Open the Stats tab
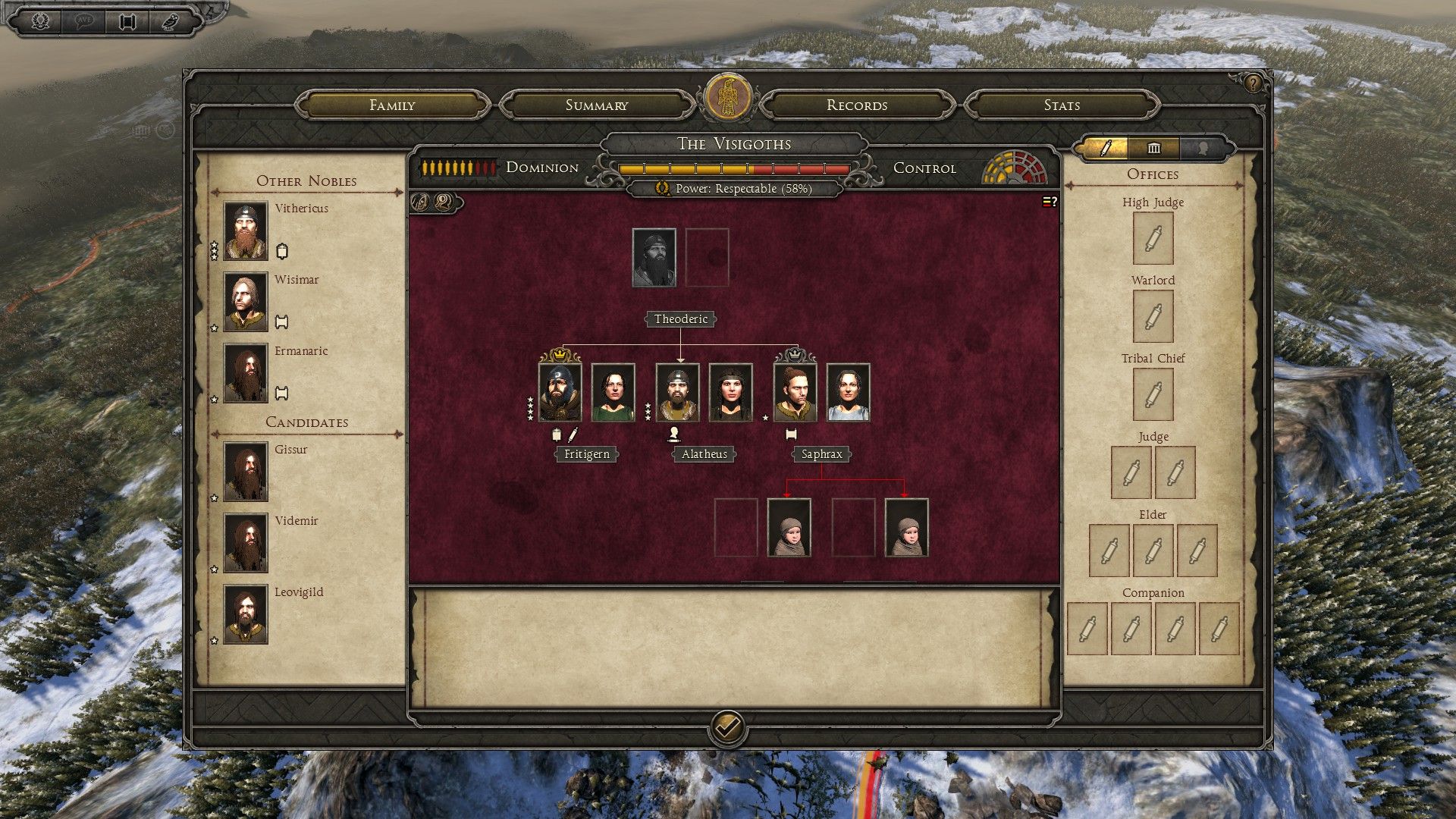Image resolution: width=1456 pixels, height=819 pixels. [x=1062, y=105]
